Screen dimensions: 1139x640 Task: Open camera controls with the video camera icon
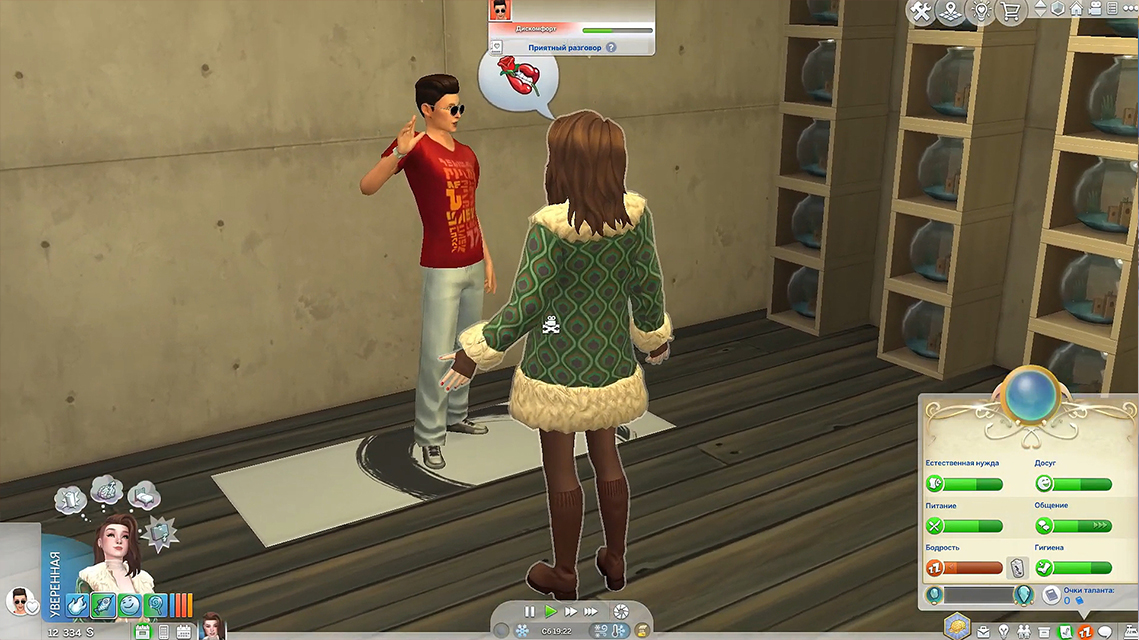tap(1093, 8)
